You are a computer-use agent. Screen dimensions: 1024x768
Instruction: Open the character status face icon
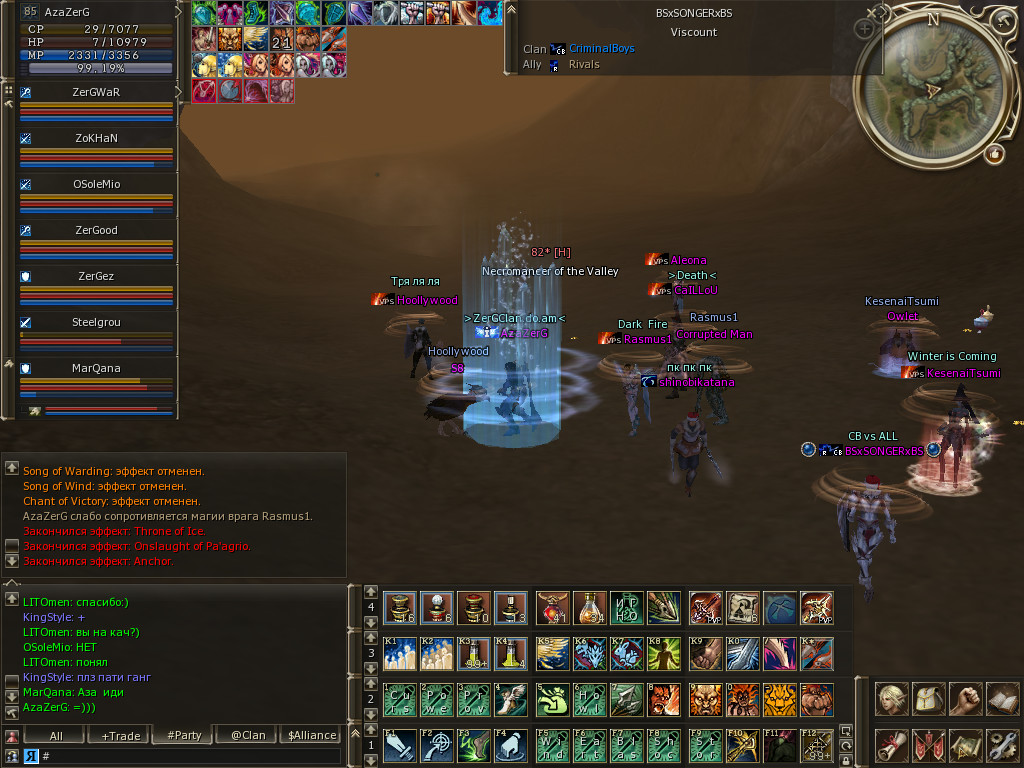[891, 697]
